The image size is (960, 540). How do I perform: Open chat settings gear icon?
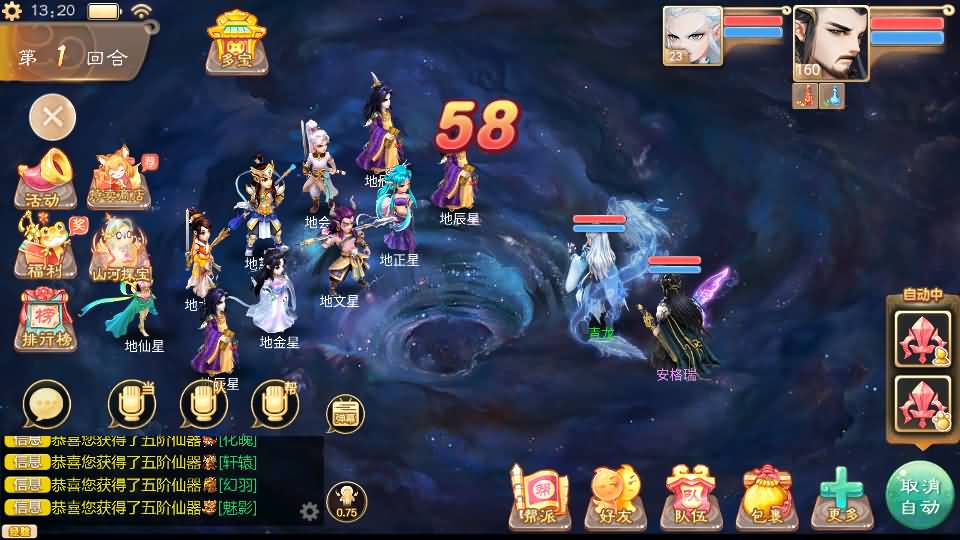click(310, 512)
